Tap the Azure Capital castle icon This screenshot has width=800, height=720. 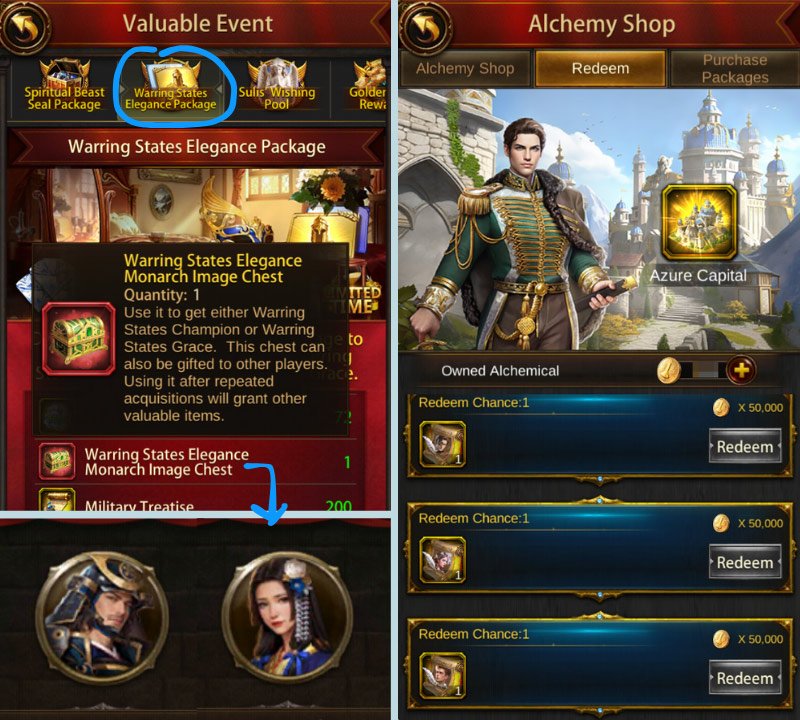pyautogui.click(x=698, y=222)
